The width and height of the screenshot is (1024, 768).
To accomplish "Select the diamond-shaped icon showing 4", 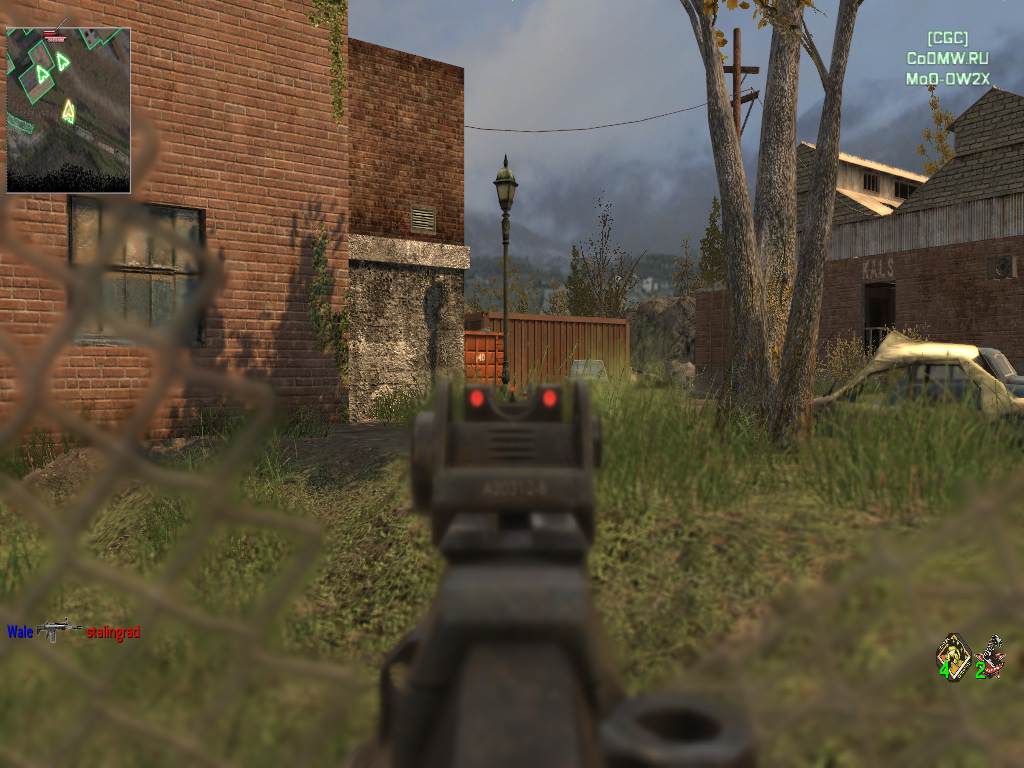I will click(x=953, y=656).
